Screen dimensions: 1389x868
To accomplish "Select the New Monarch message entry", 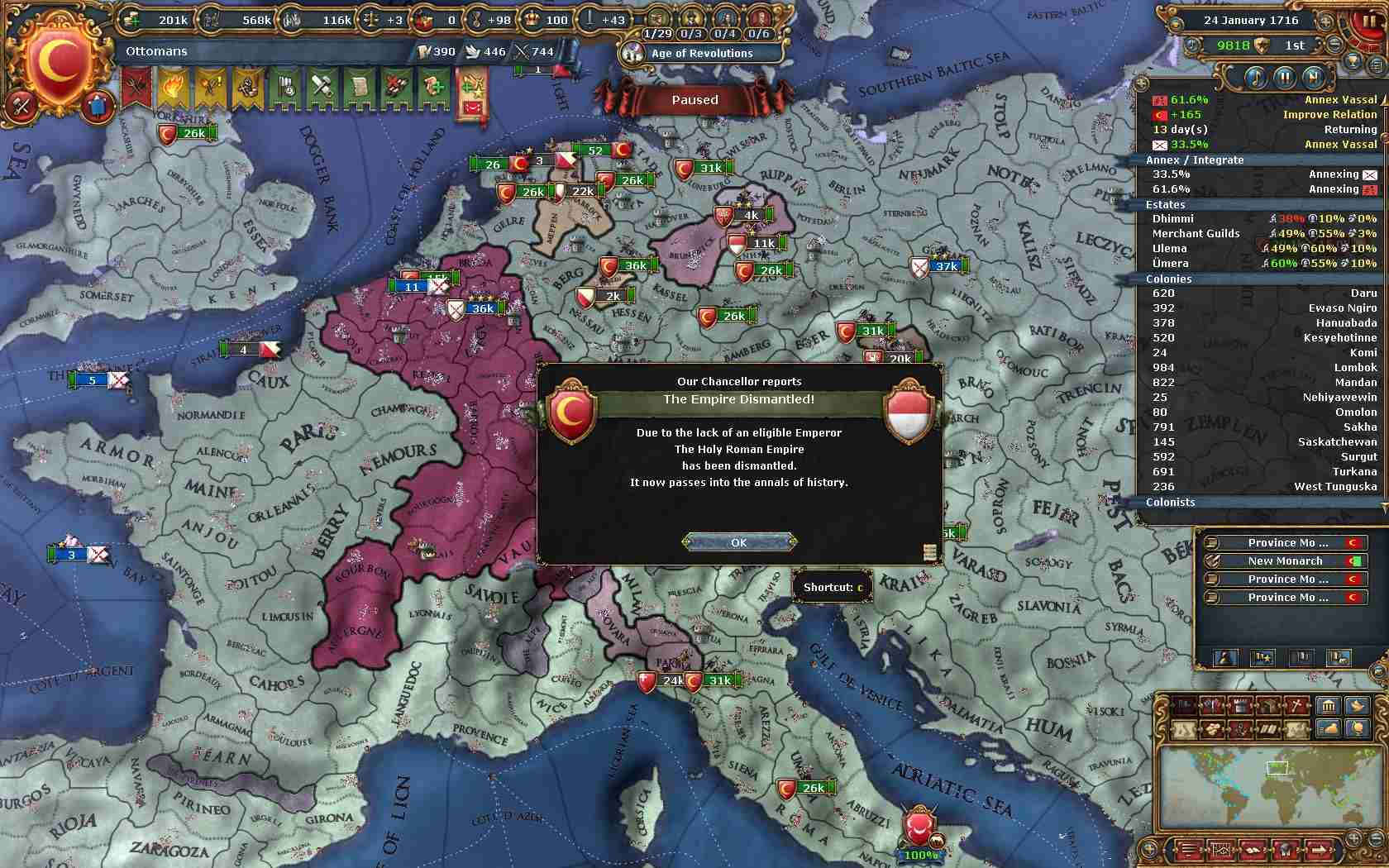I will pos(1284,560).
